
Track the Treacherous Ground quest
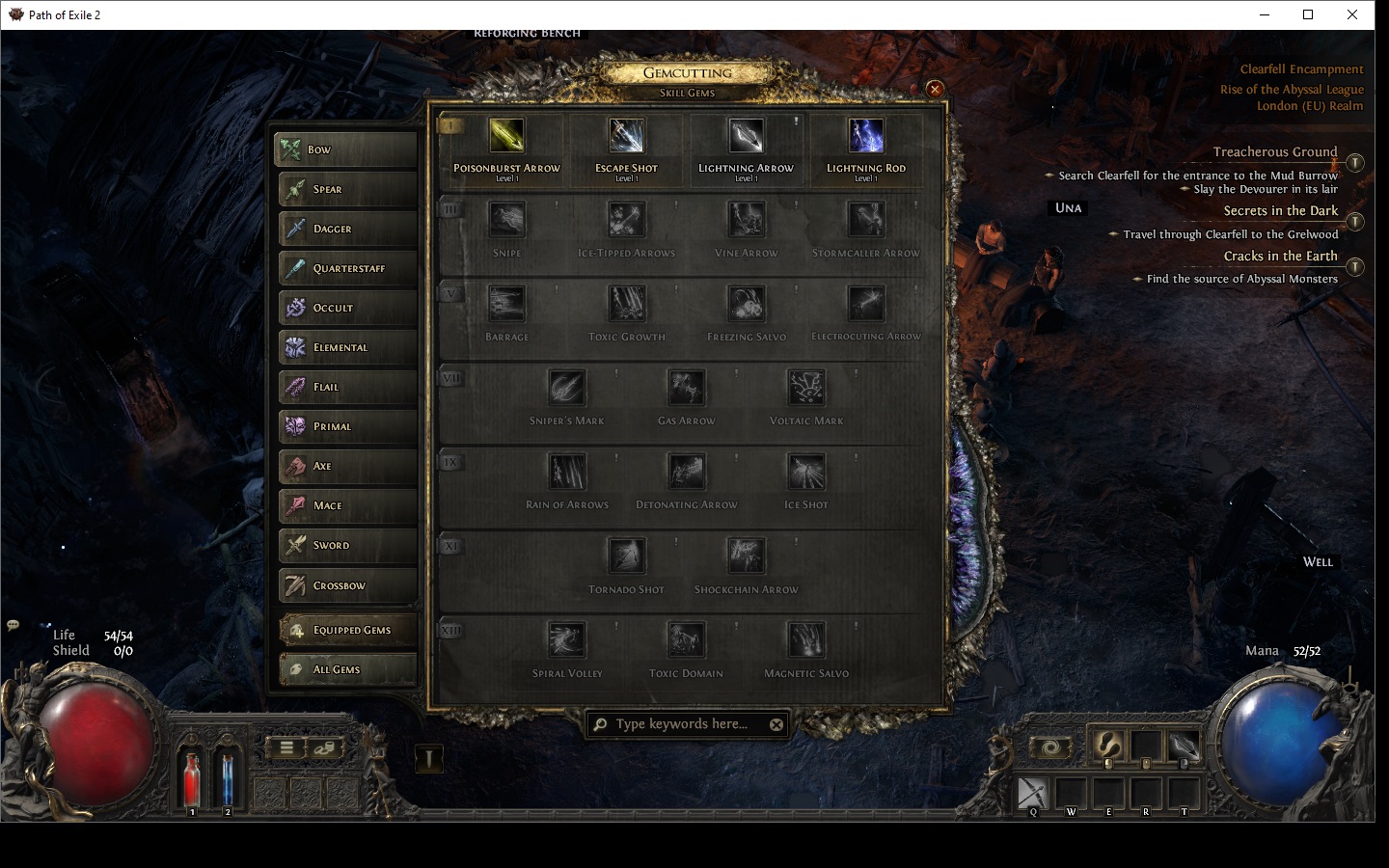click(1354, 163)
